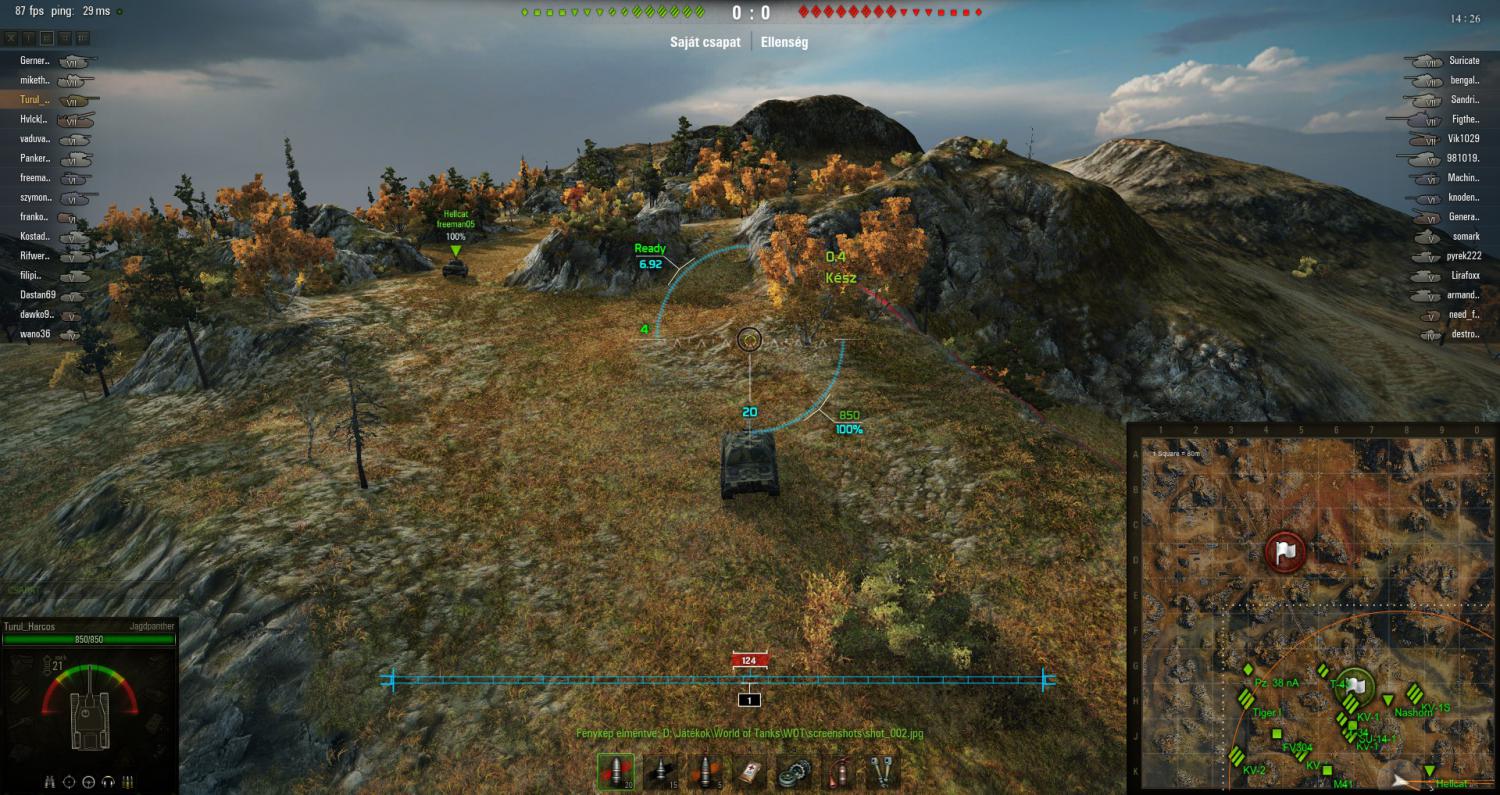This screenshot has width=1500, height=795.
Task: Click enemy player pyrek222 in the list
Action: pos(1463,256)
